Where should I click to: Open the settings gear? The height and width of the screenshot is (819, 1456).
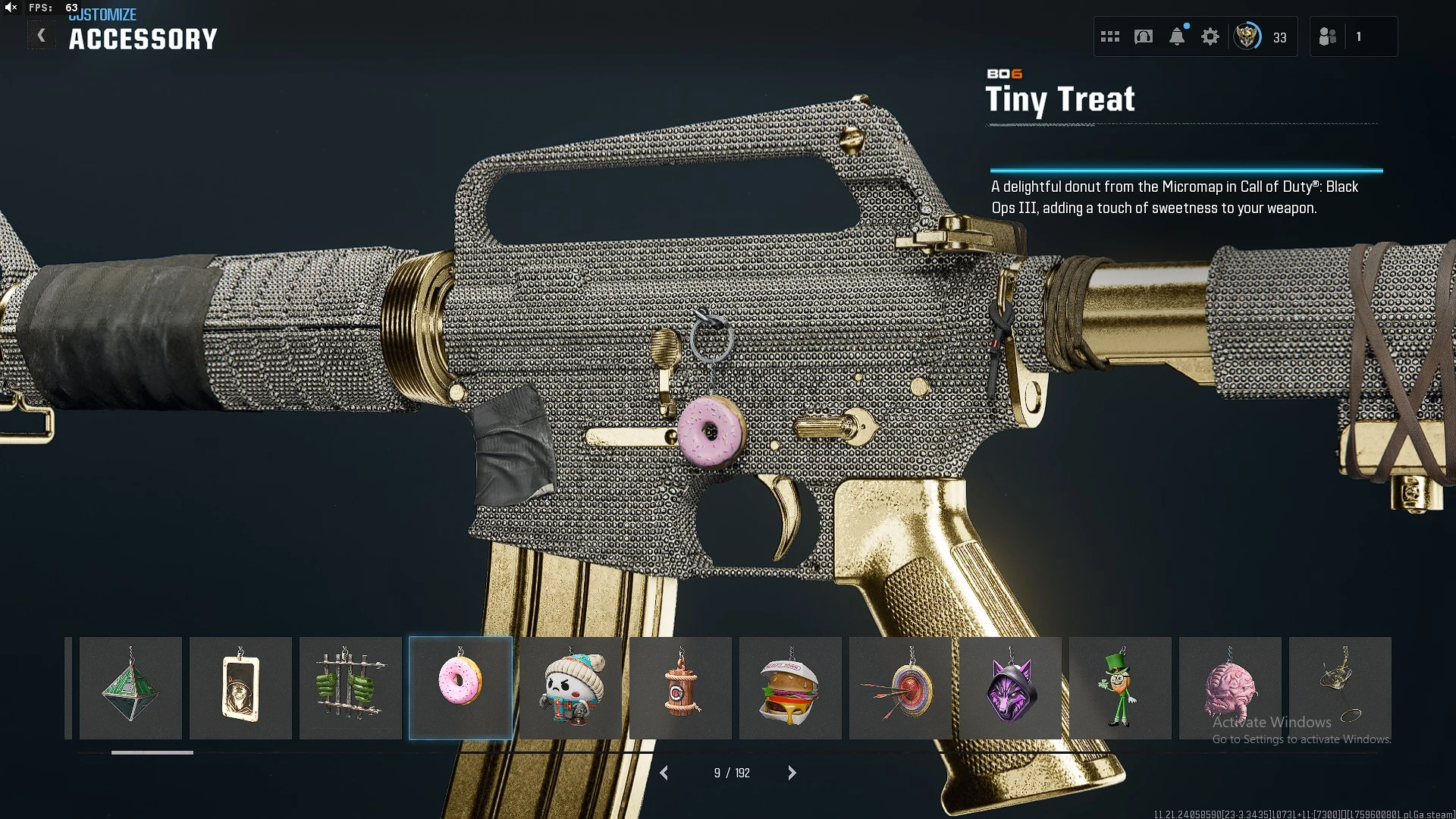(x=1210, y=36)
